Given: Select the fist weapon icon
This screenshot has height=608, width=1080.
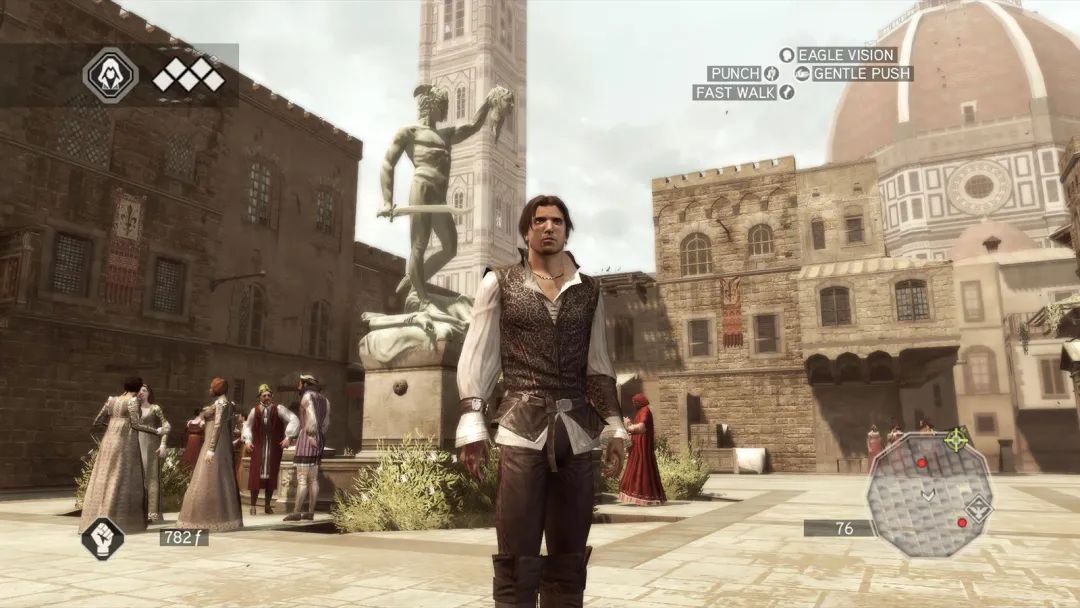Looking at the screenshot, I should 102,538.
